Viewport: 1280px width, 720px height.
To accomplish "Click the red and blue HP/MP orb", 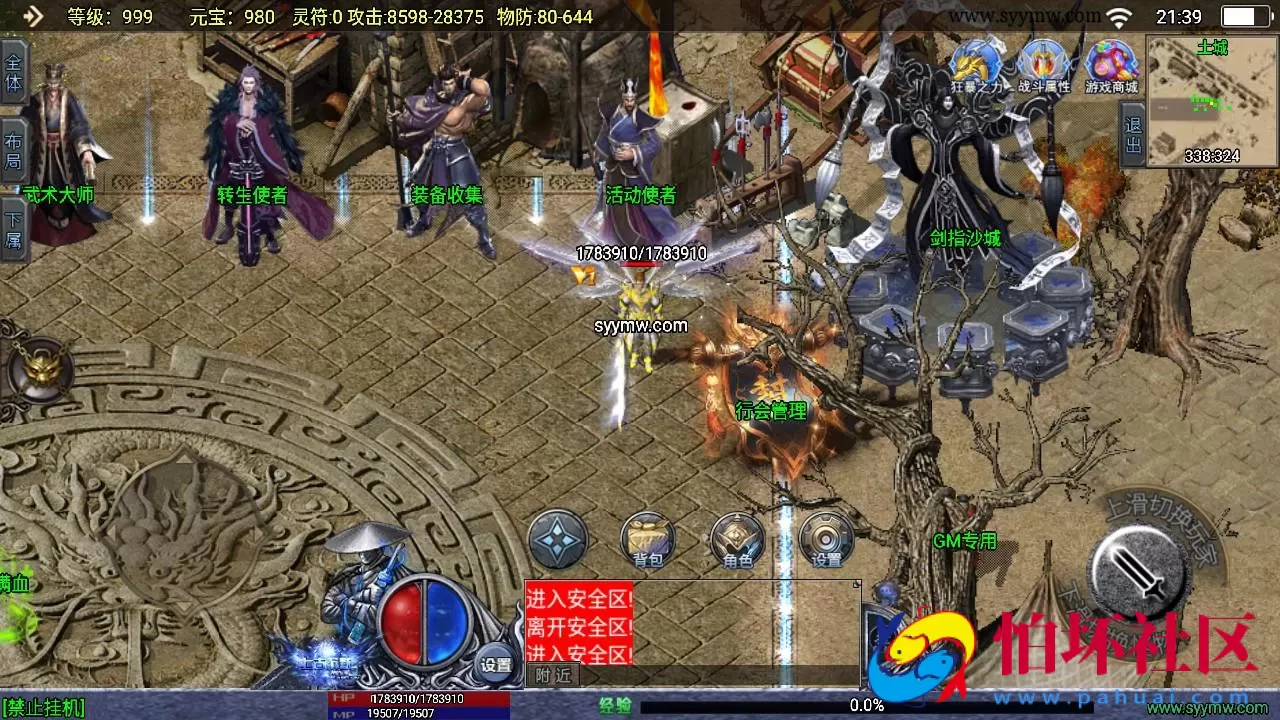I will tap(426, 620).
